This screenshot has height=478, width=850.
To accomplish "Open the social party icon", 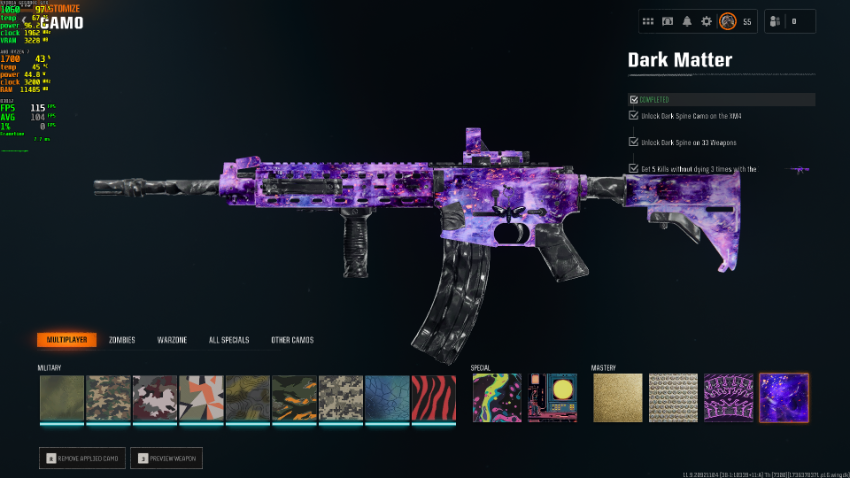I will (773, 21).
